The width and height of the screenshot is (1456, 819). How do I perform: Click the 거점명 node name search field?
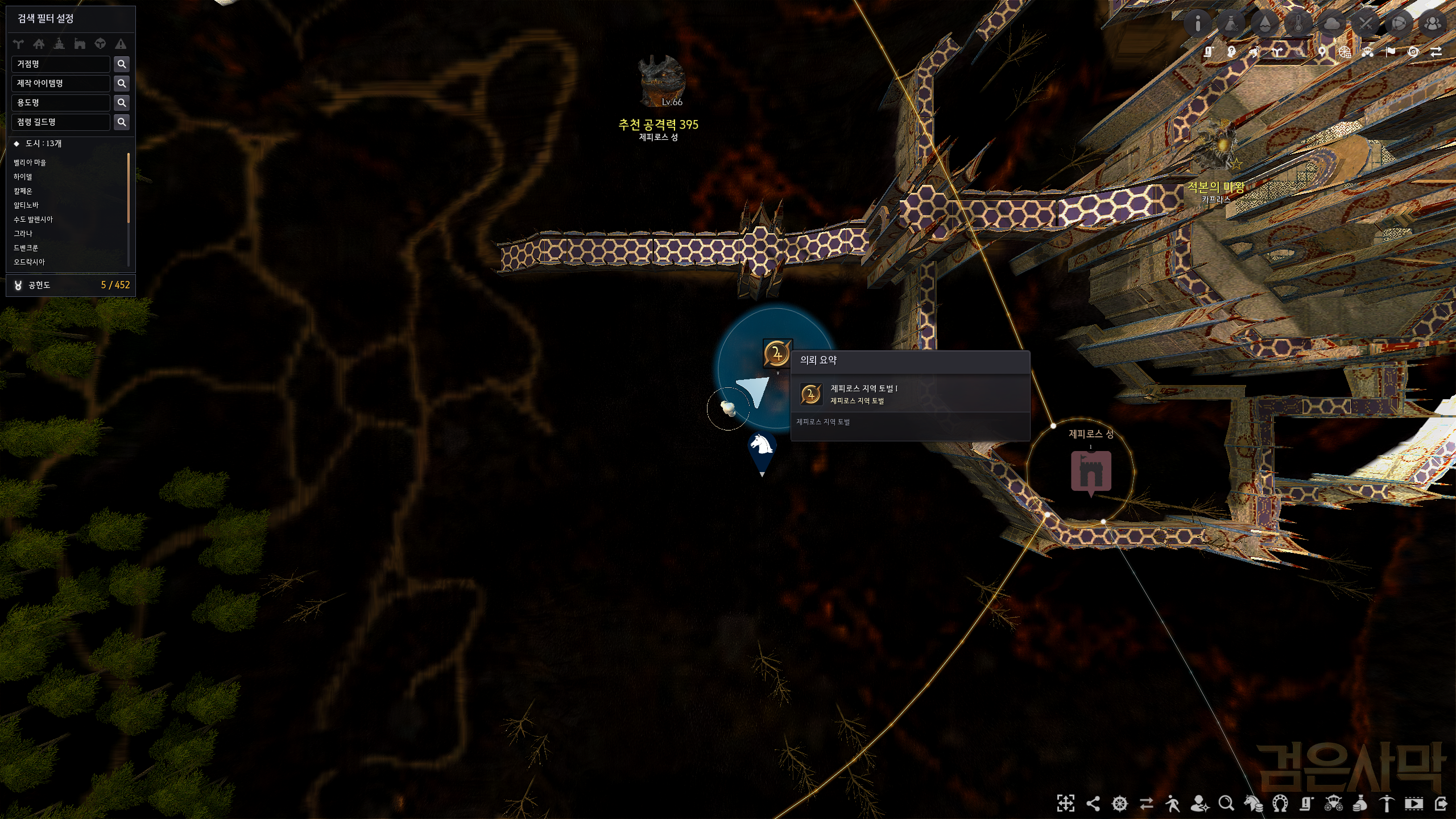(60, 64)
